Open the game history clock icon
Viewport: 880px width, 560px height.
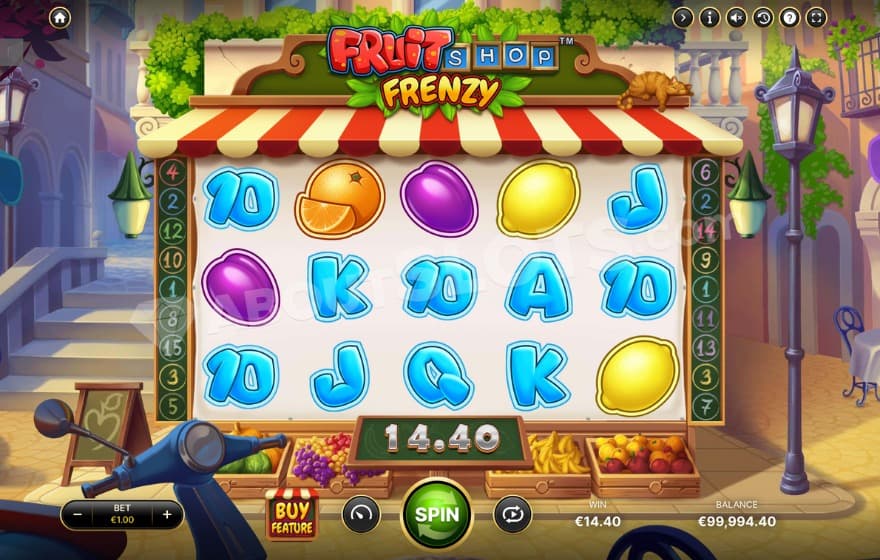coord(763,17)
